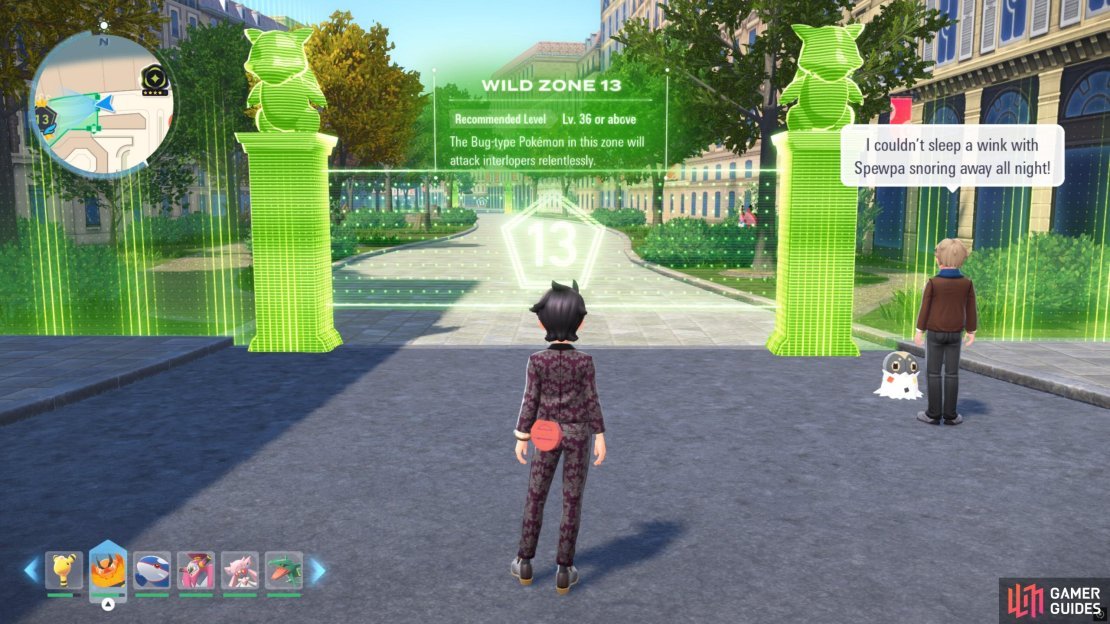Viewport: 1110px width, 624px height.
Task: Click the right arrow of the party bar
Action: pos(317,571)
